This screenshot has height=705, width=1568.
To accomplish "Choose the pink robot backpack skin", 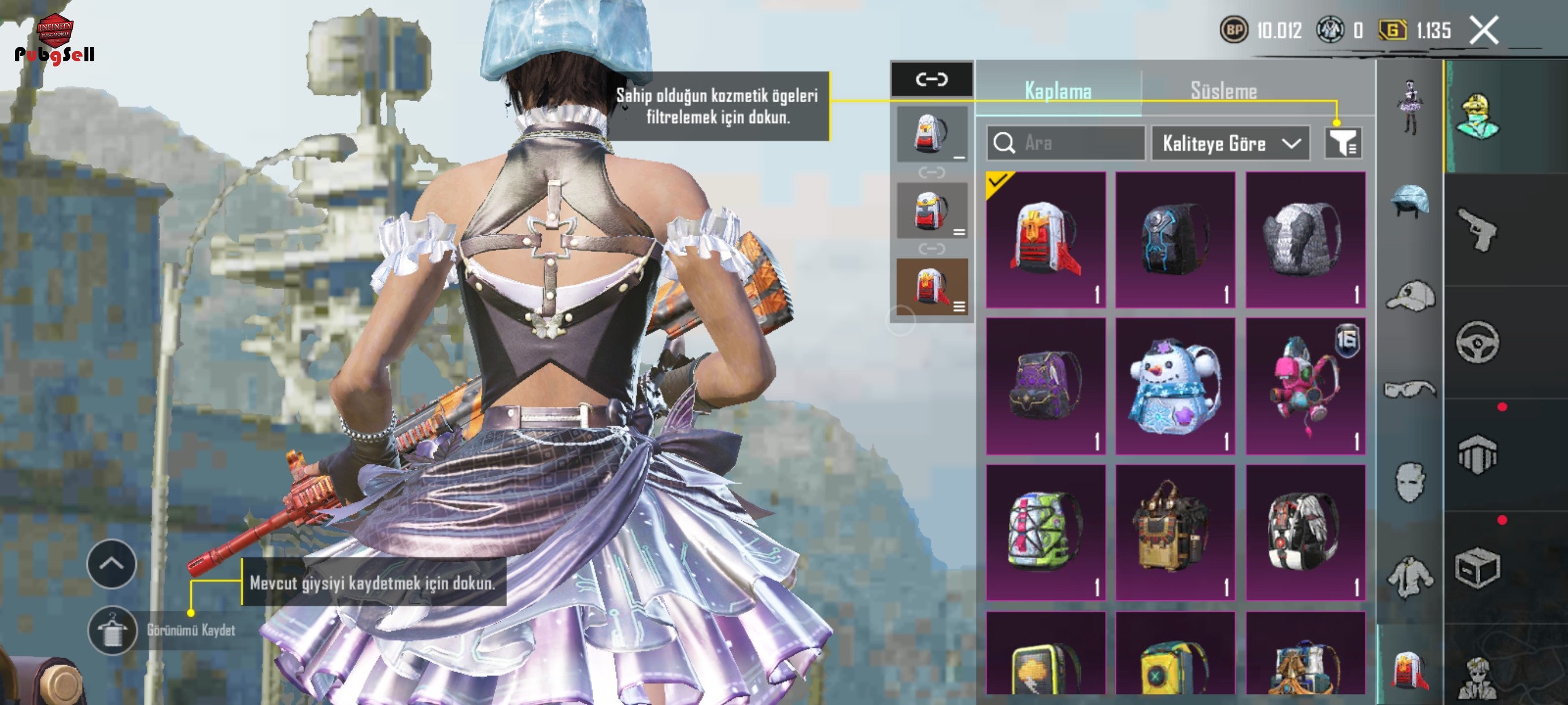I will [x=1305, y=386].
